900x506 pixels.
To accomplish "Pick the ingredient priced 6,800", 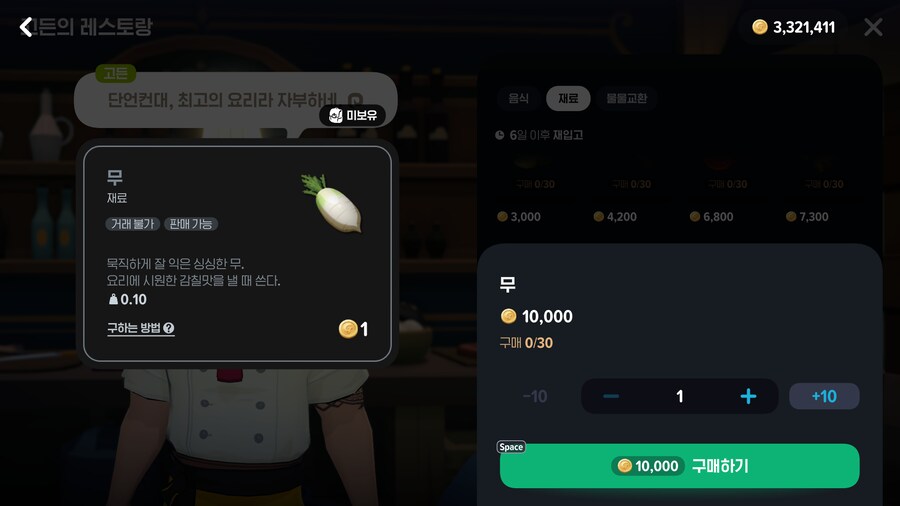I will (x=712, y=190).
